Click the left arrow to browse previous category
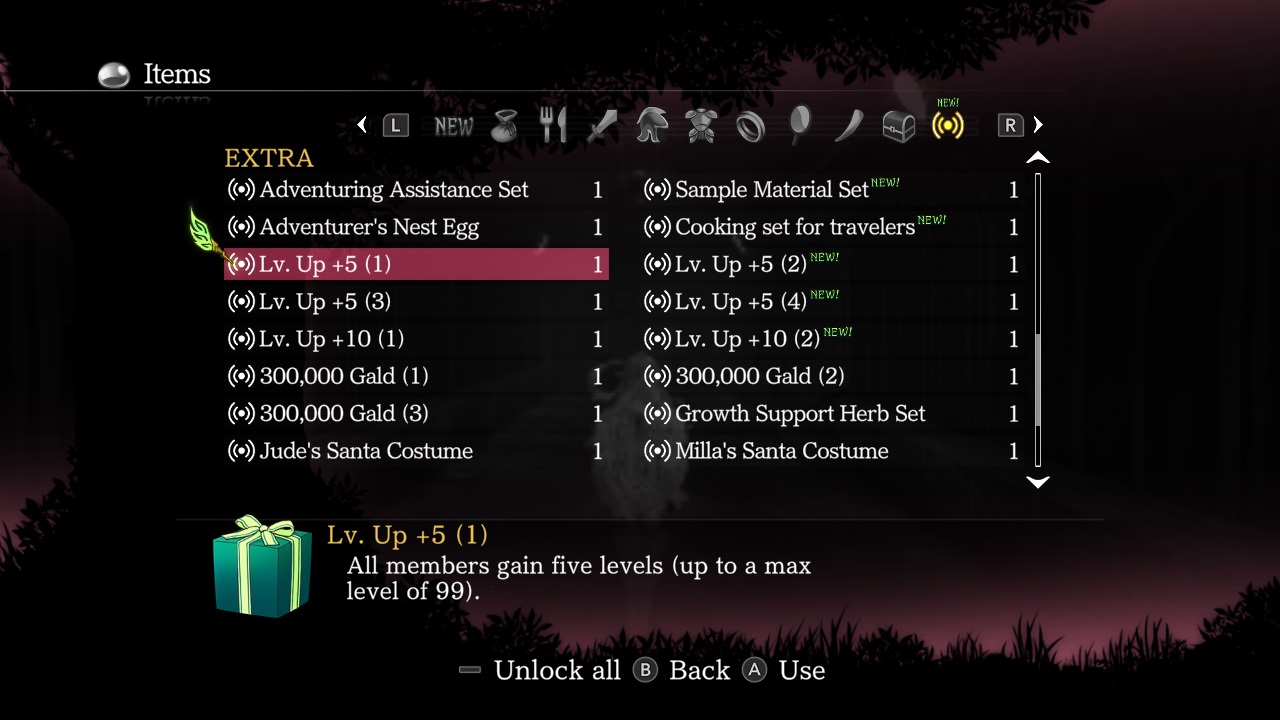The height and width of the screenshot is (720, 1280). (362, 125)
